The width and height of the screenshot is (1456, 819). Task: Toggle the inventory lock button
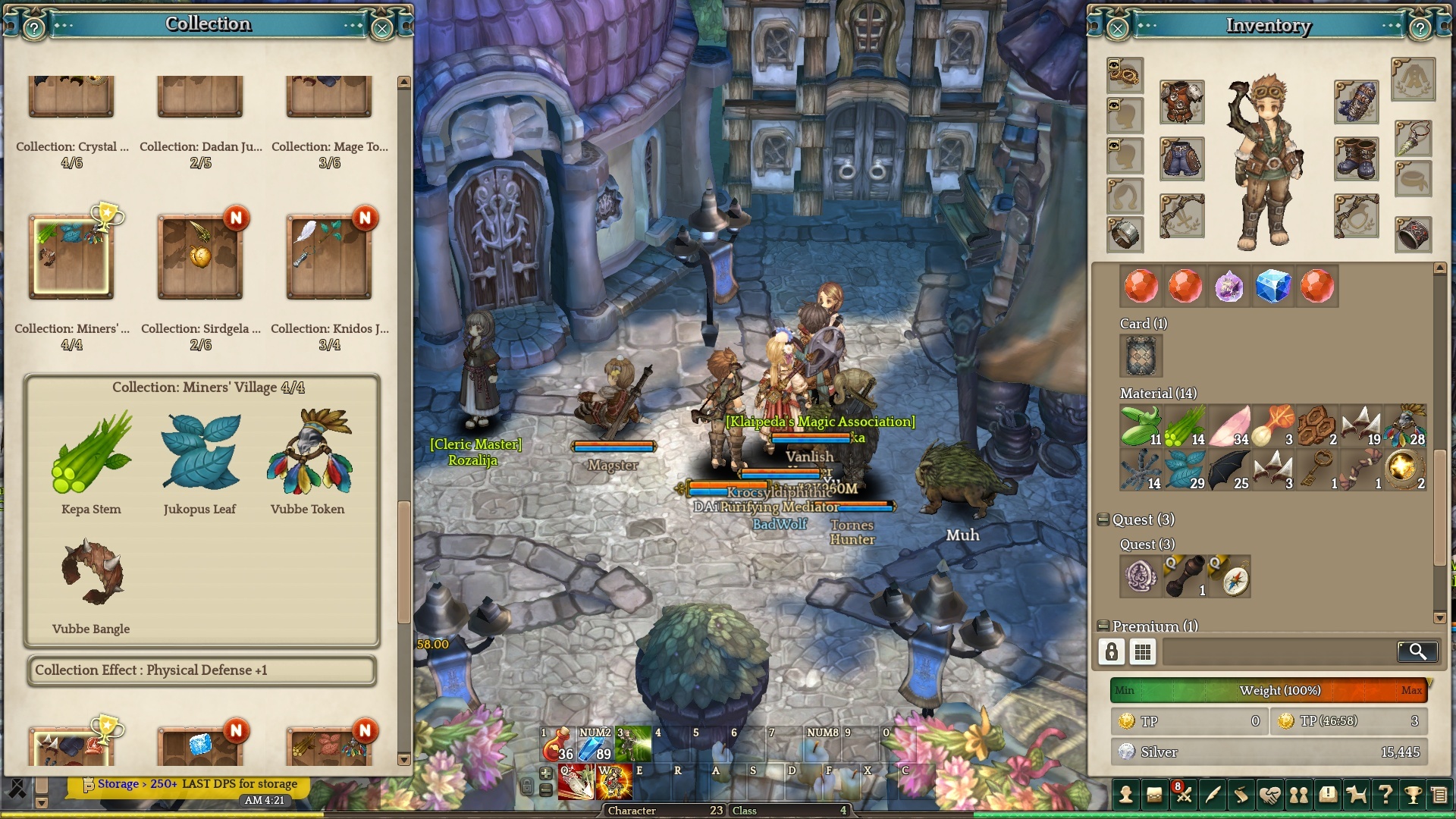1112,651
